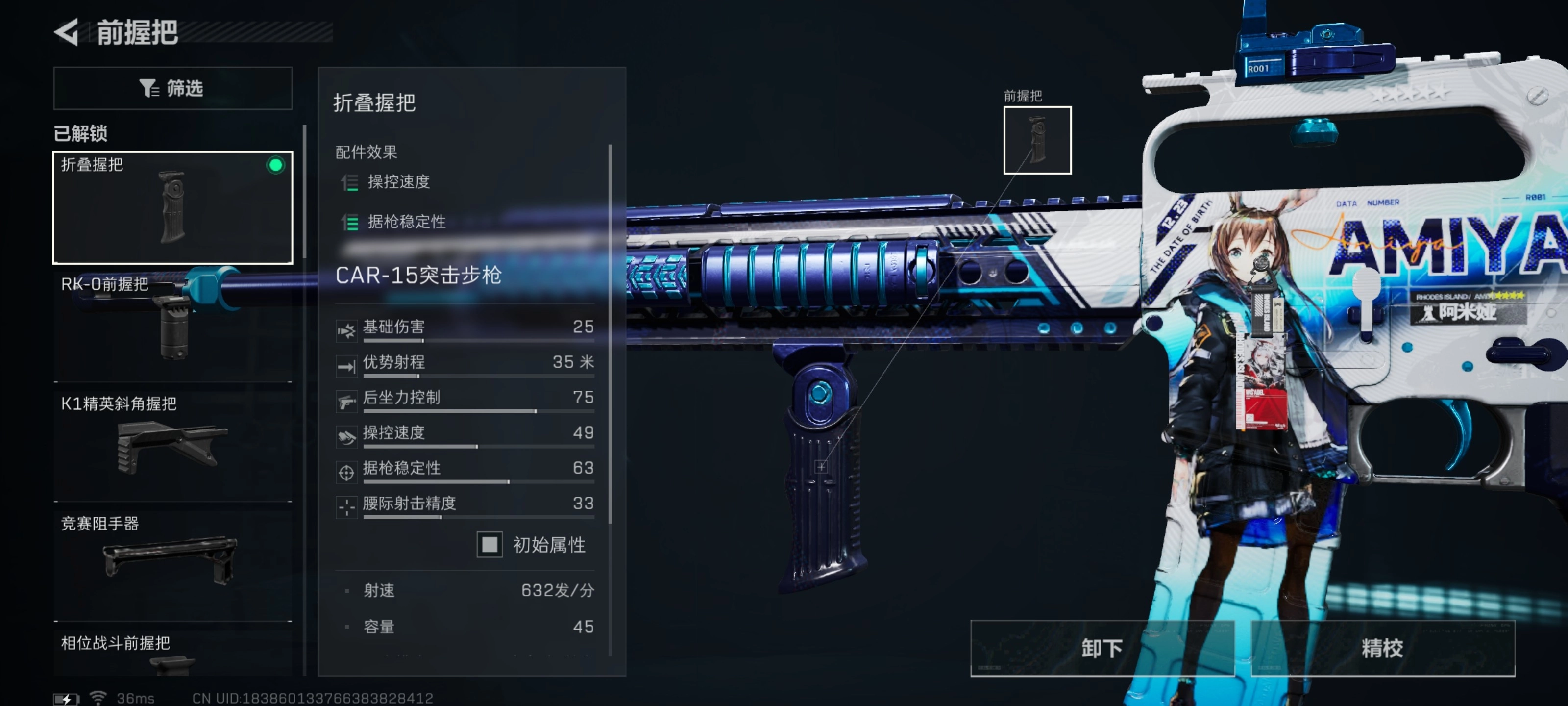Choose the 相位战斗前握把 entry
The width and height of the screenshot is (1568, 706).
(172, 652)
